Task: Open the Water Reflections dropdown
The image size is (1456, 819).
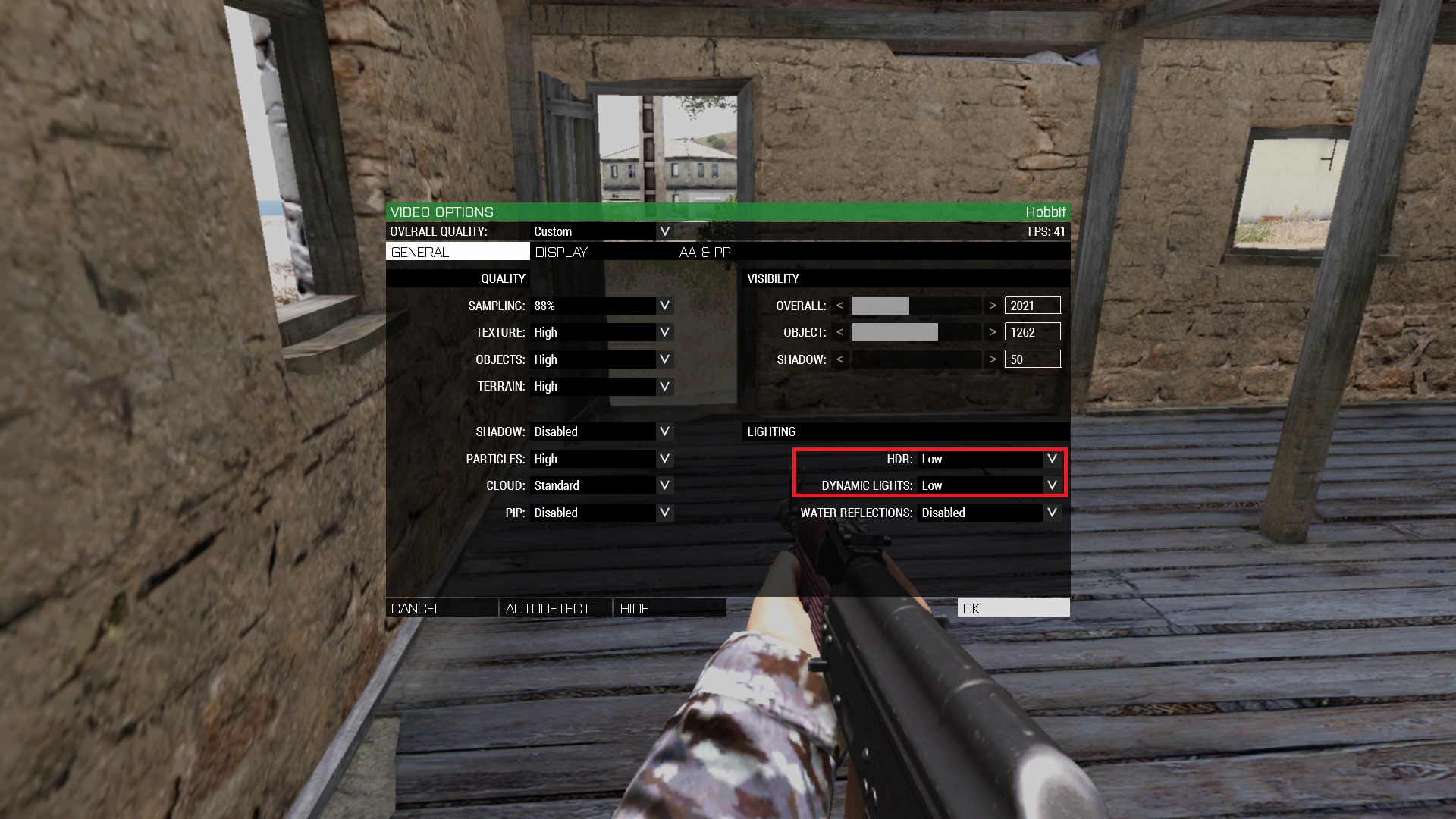Action: click(x=1052, y=513)
